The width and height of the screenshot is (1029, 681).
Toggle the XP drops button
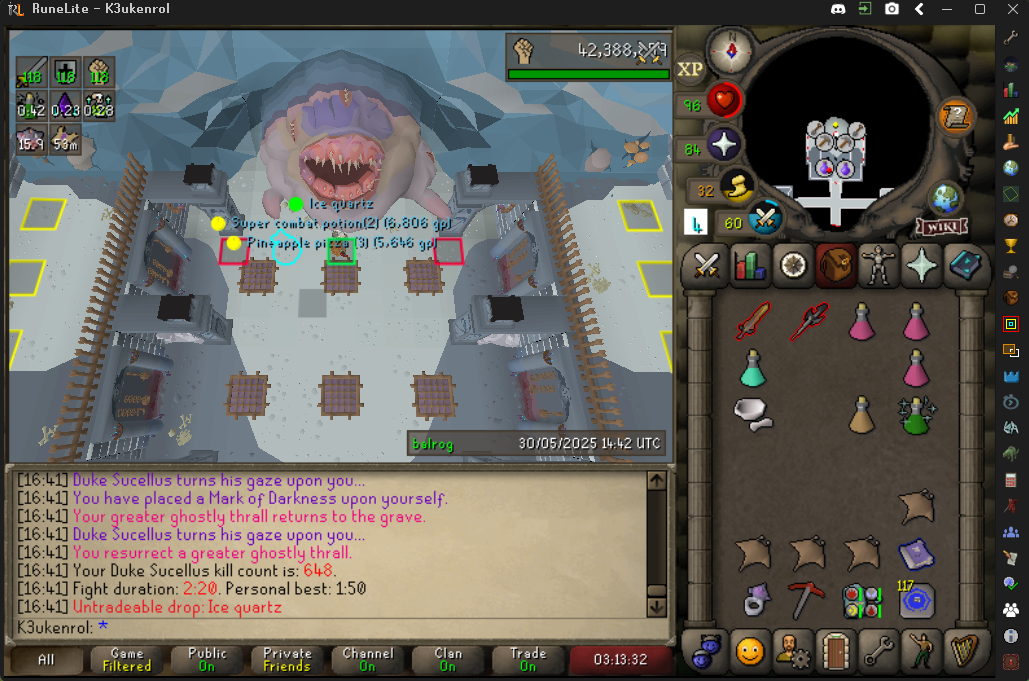click(x=690, y=69)
